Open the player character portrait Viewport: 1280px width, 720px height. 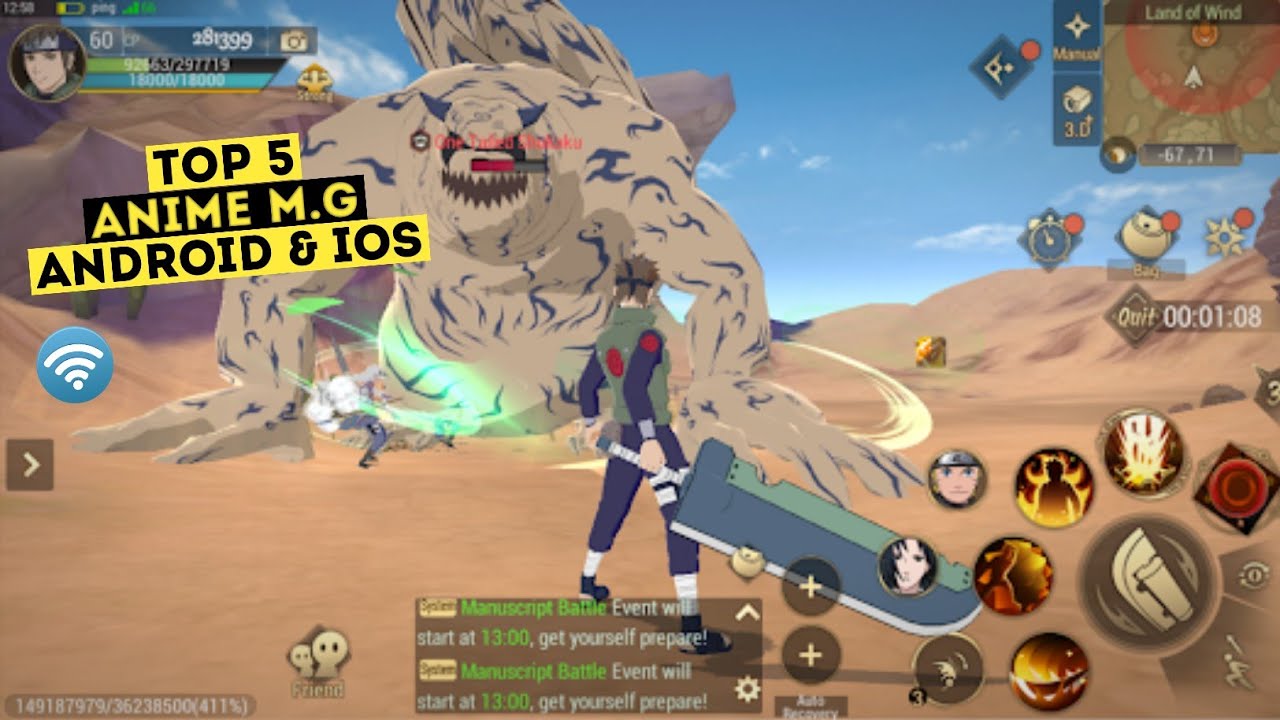[45, 62]
